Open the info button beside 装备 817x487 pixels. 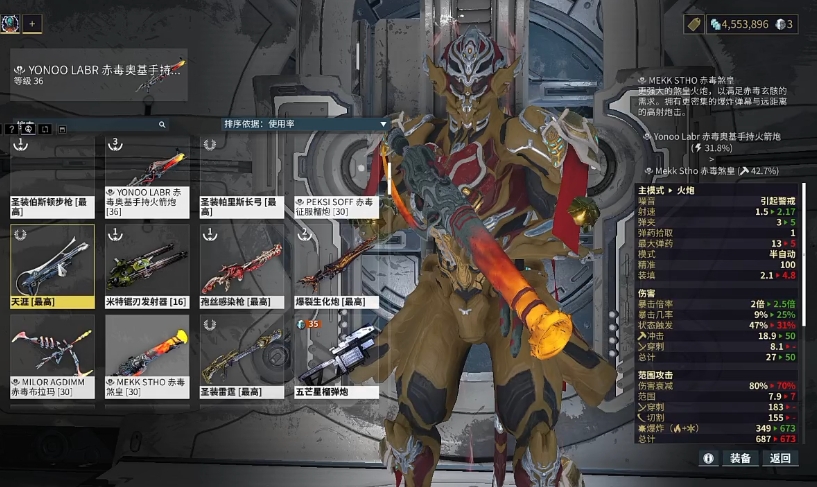(x=708, y=458)
